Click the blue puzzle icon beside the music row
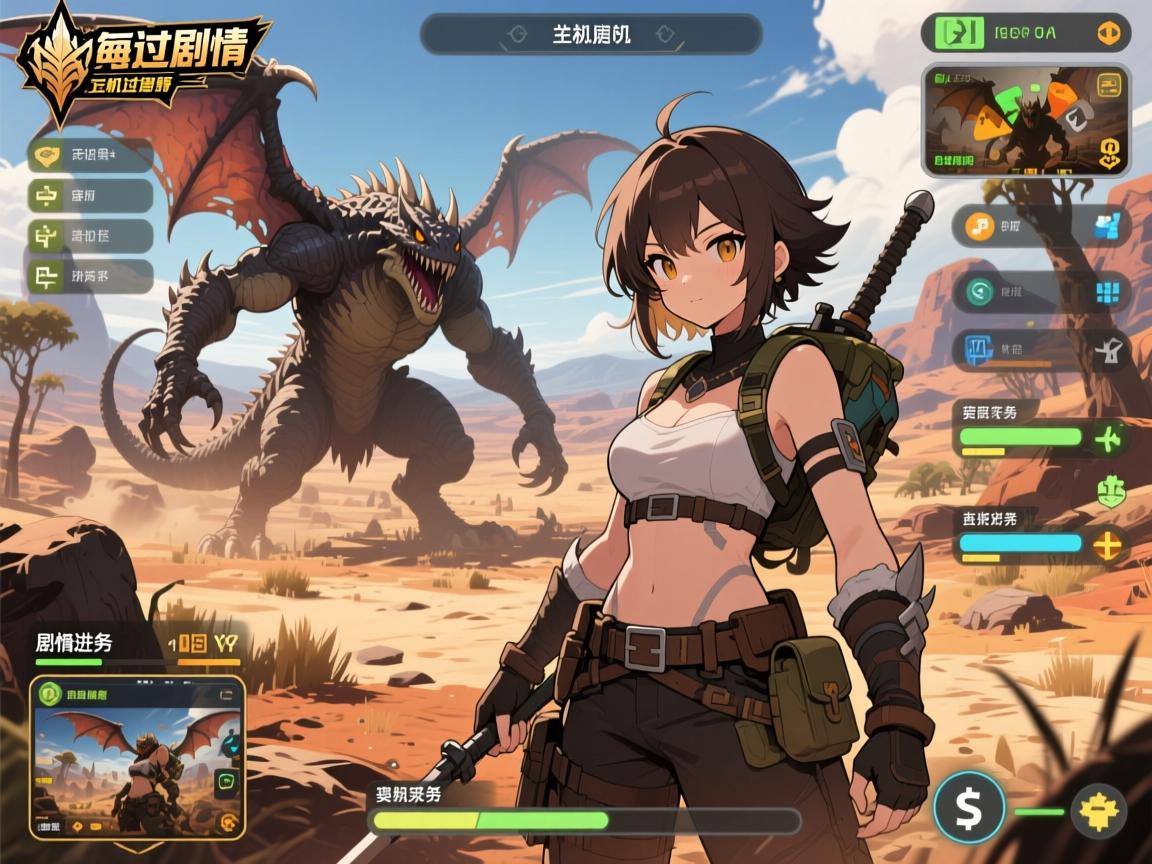 pyautogui.click(x=1107, y=226)
